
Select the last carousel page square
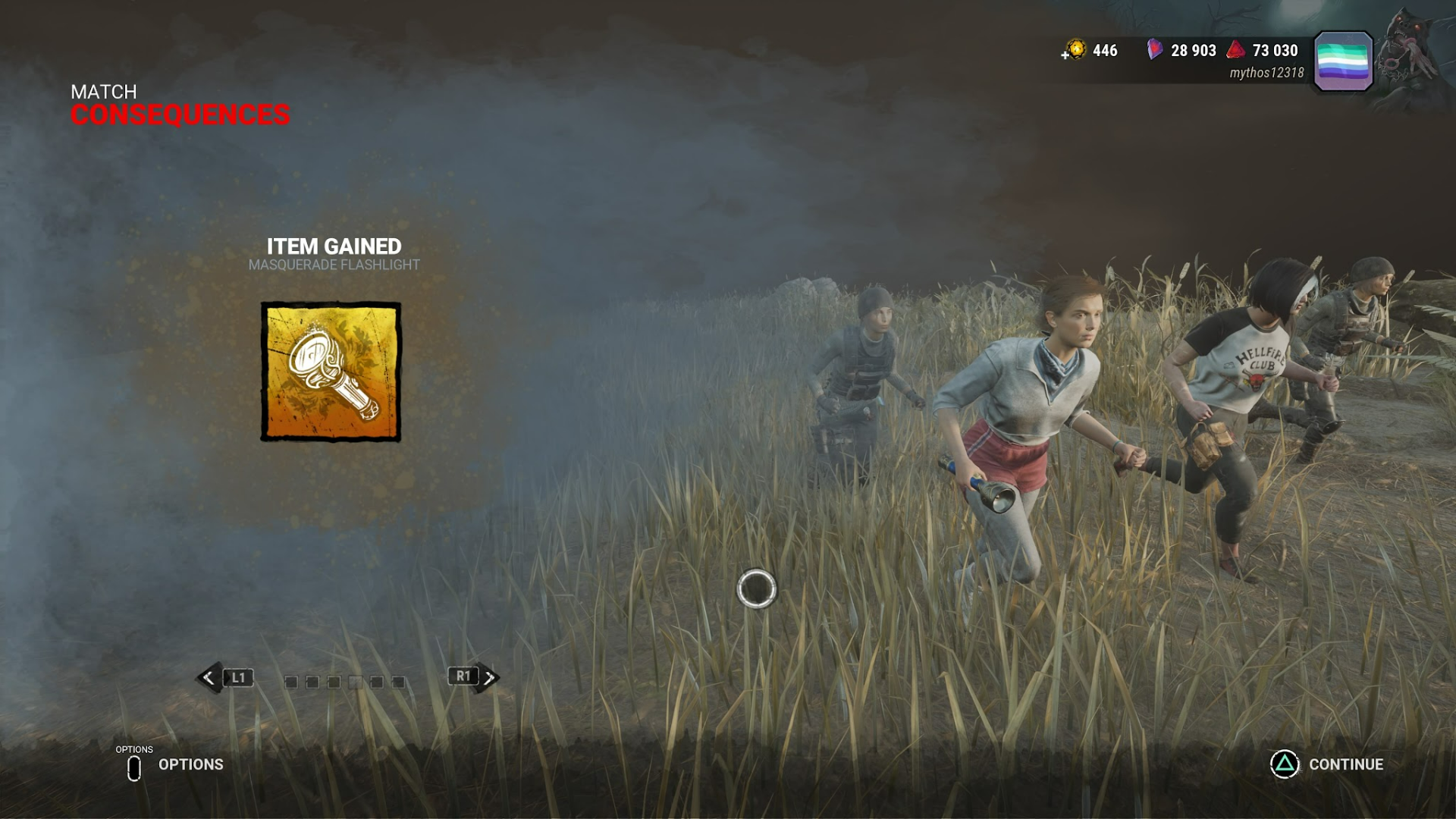coord(399,681)
